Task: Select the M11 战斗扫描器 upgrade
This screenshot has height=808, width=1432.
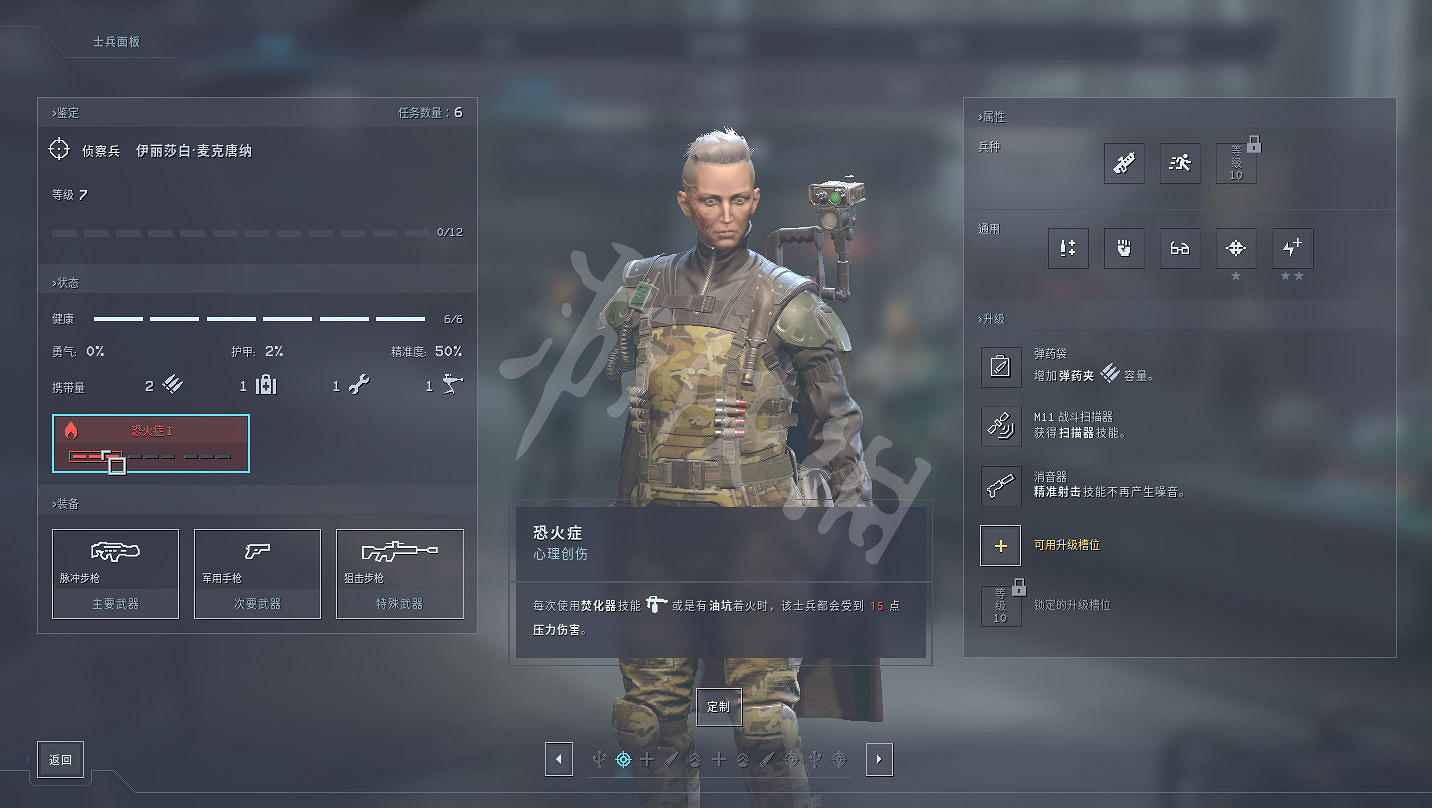Action: click(1000, 427)
